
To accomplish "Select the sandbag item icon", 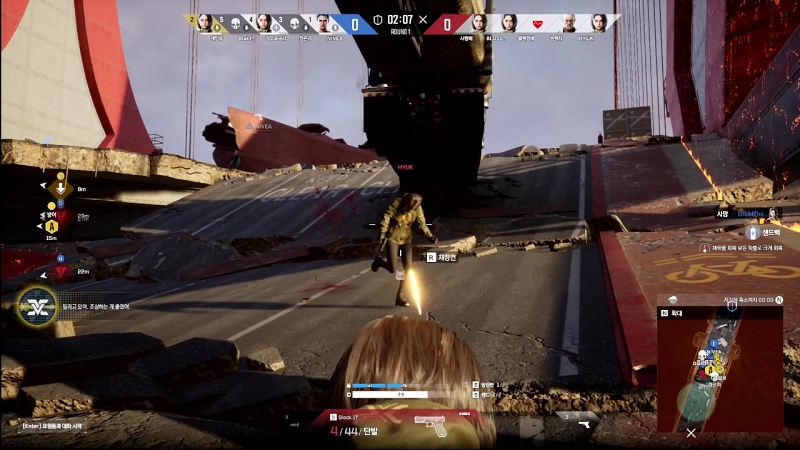I will click(753, 232).
